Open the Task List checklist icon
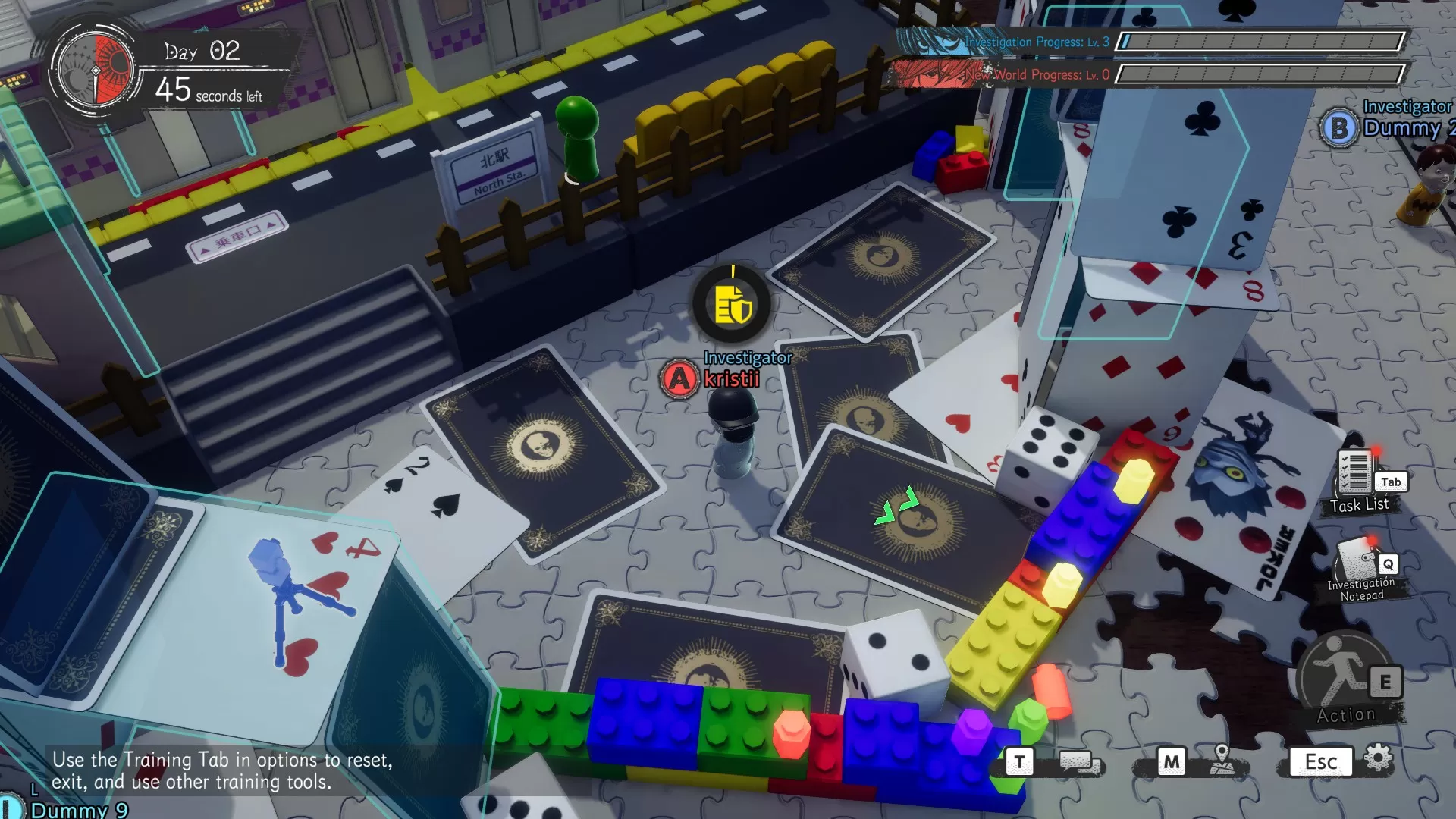Viewport: 1456px width, 819px height. tap(1355, 472)
